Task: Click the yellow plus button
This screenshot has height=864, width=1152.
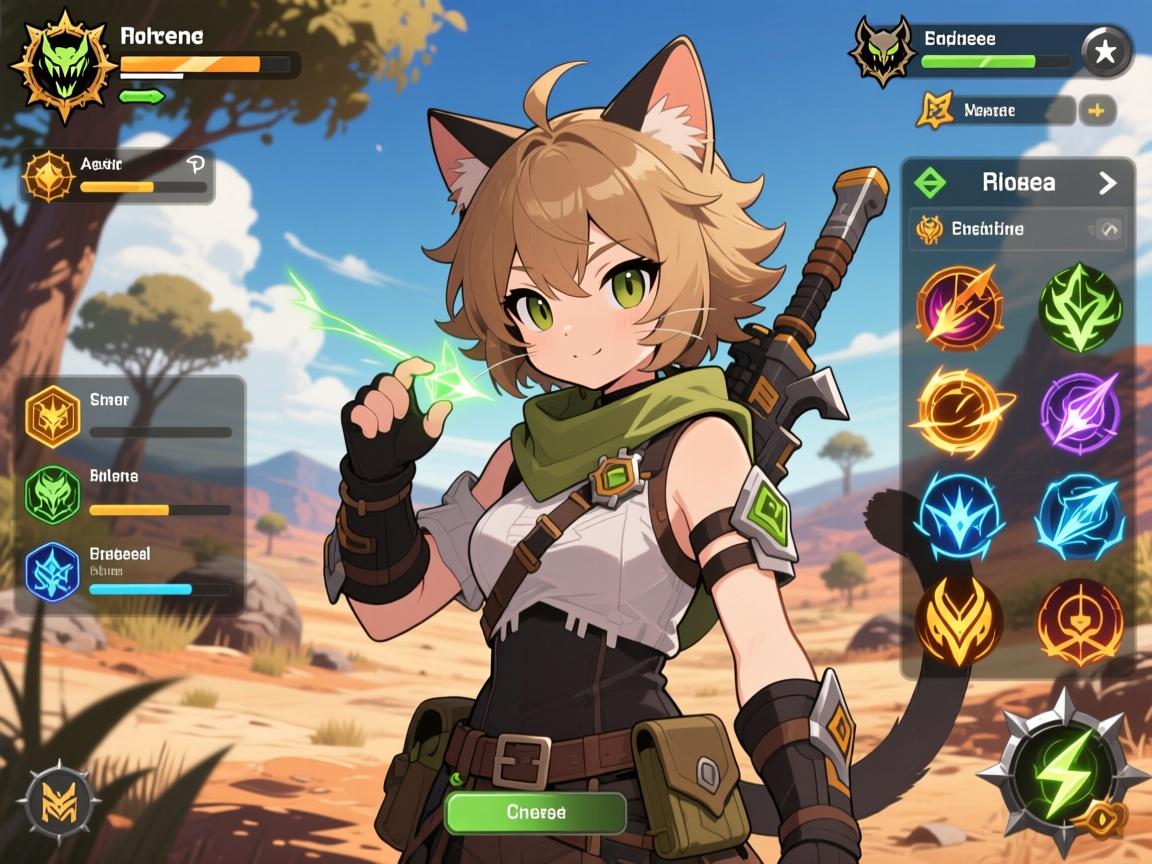Action: 1096,111
